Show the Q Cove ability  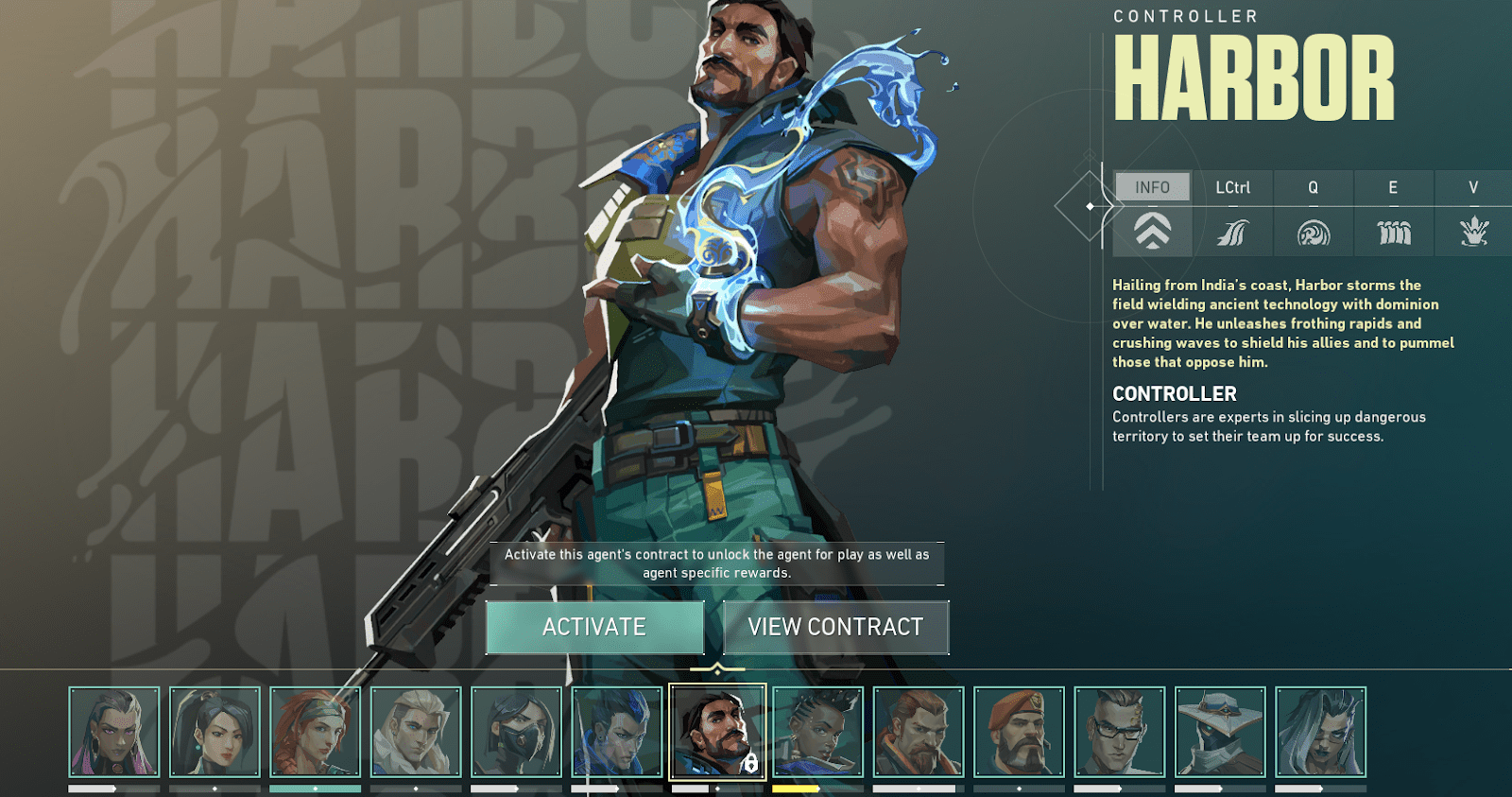click(x=1313, y=214)
